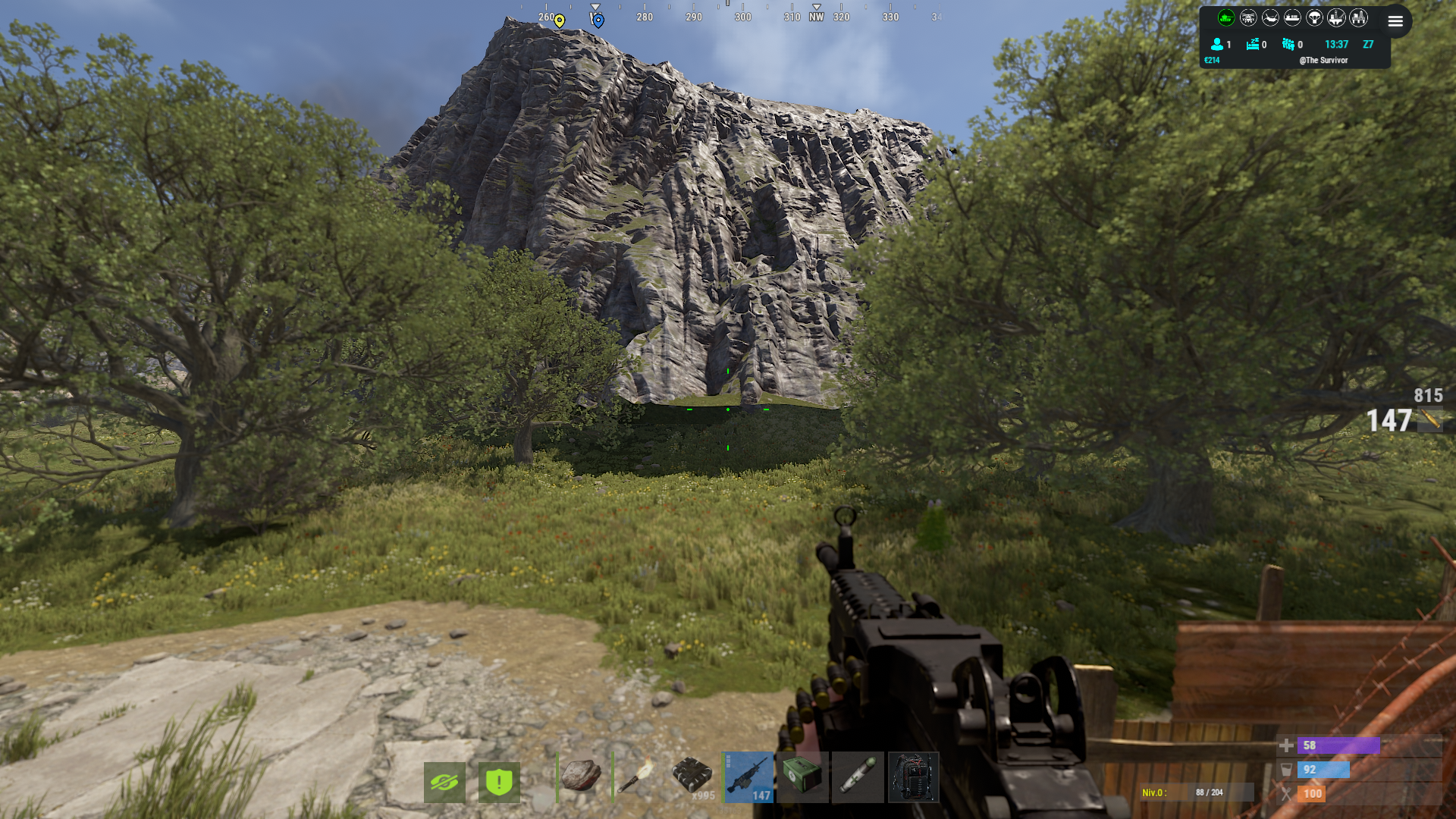Choose the cargo ship event icon
This screenshot has height=819, width=1456.
(x=1292, y=17)
